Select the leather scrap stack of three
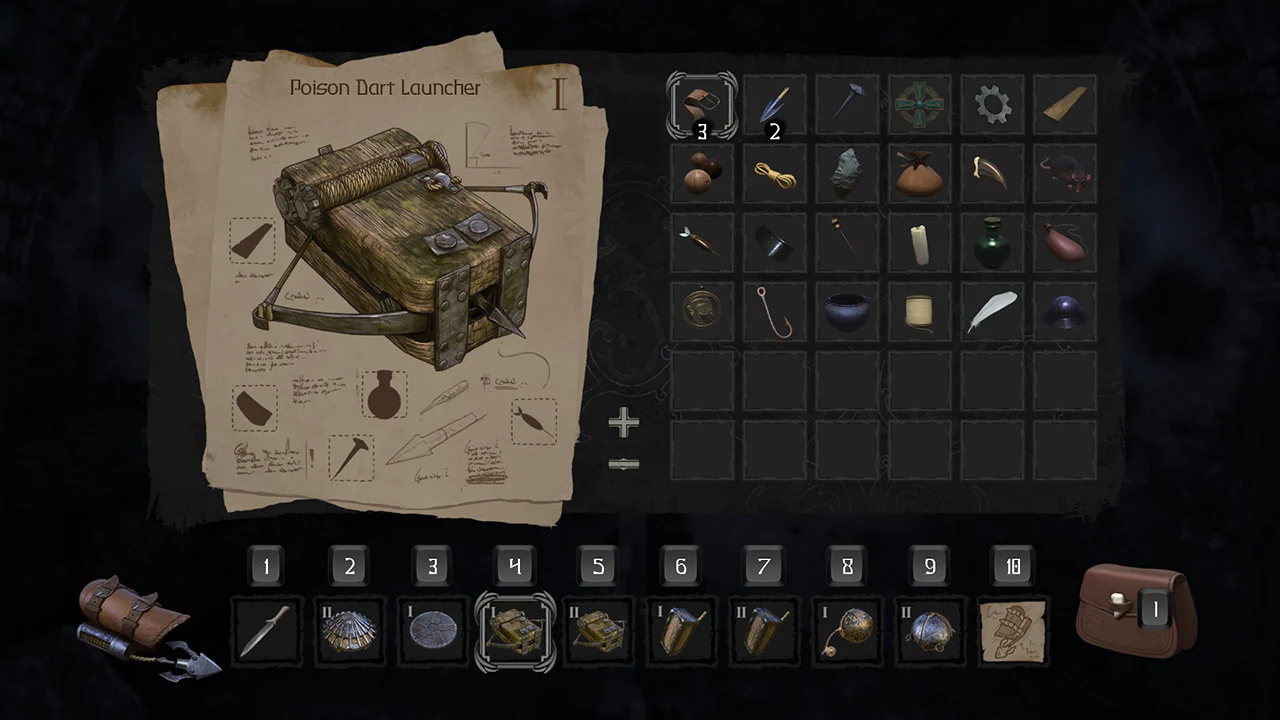Viewport: 1280px width, 720px height. click(701, 104)
